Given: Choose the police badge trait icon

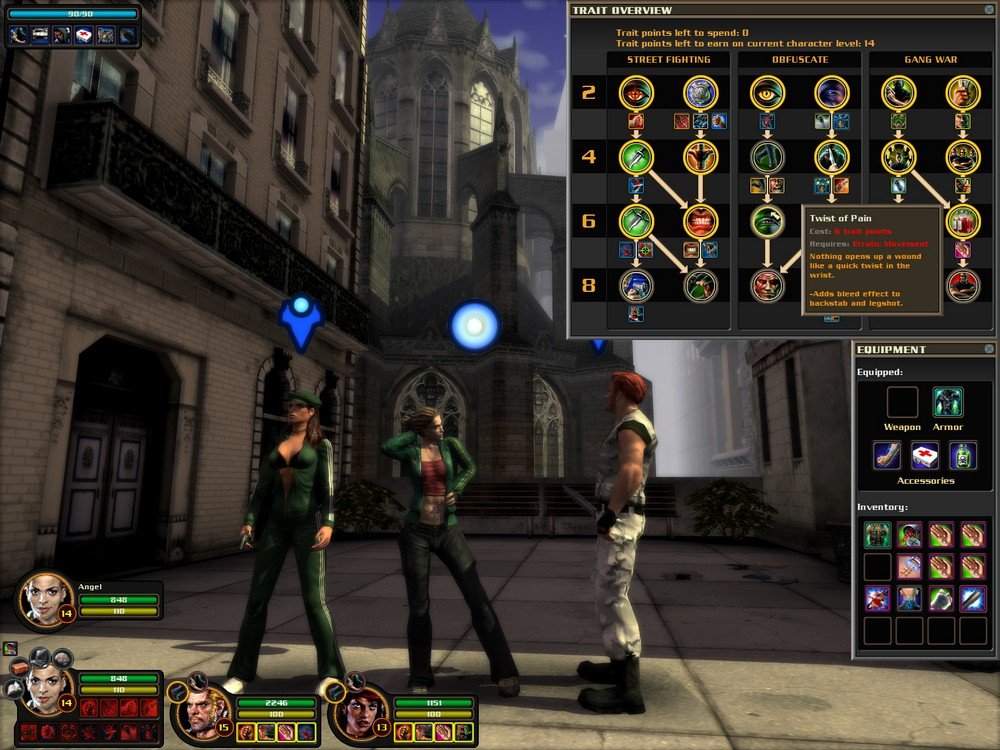Looking at the screenshot, I should click(x=701, y=93).
